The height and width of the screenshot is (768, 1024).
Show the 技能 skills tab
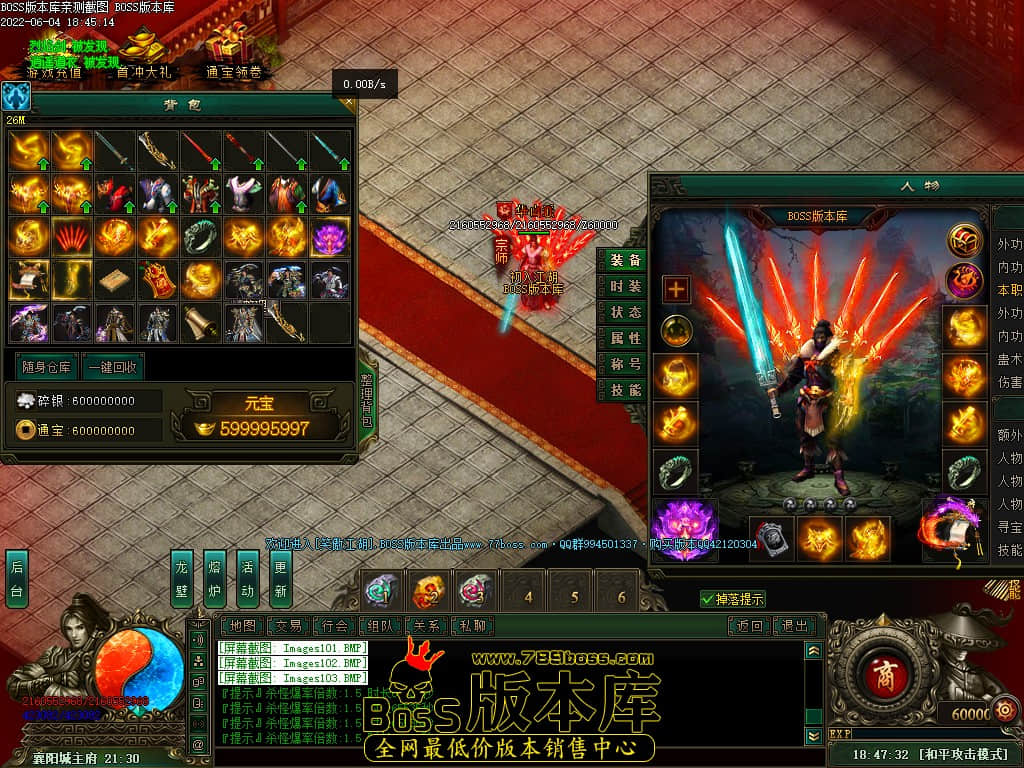[626, 391]
